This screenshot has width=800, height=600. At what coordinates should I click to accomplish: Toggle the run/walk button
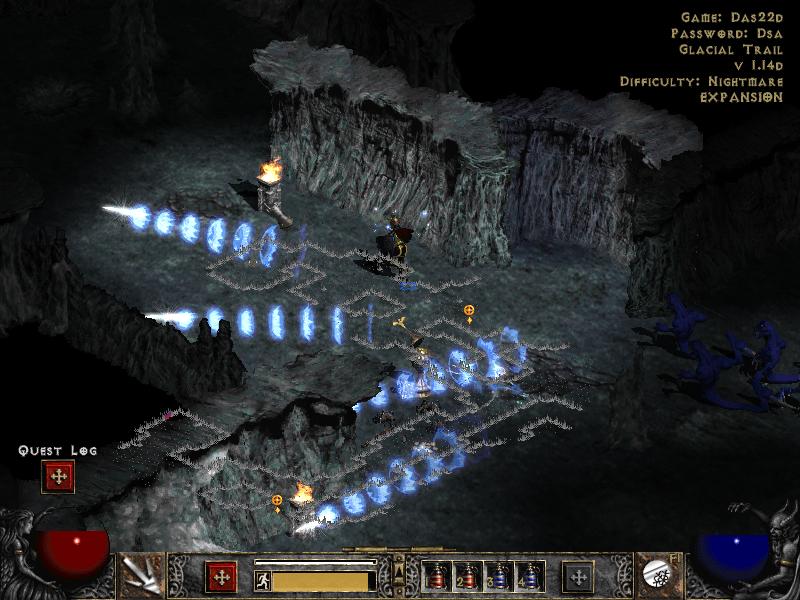click(261, 578)
